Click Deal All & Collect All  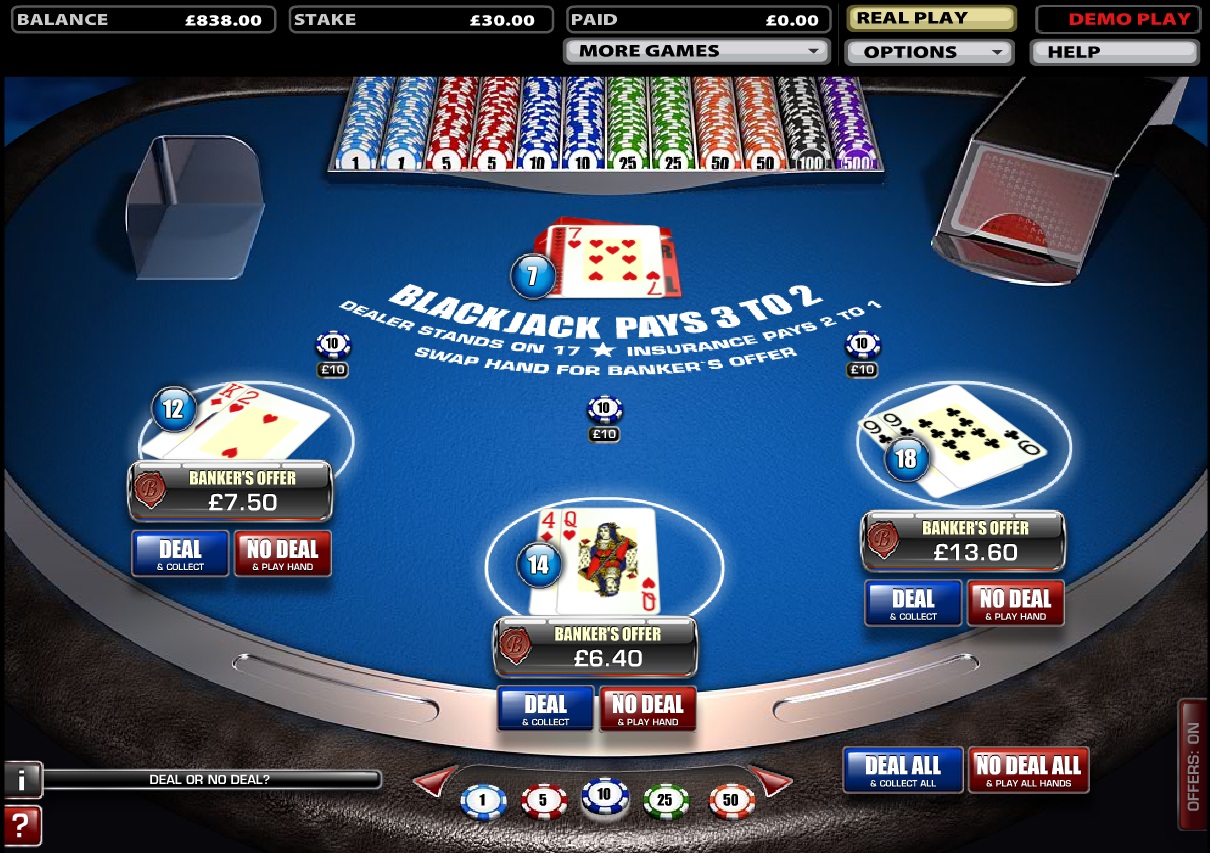[903, 770]
